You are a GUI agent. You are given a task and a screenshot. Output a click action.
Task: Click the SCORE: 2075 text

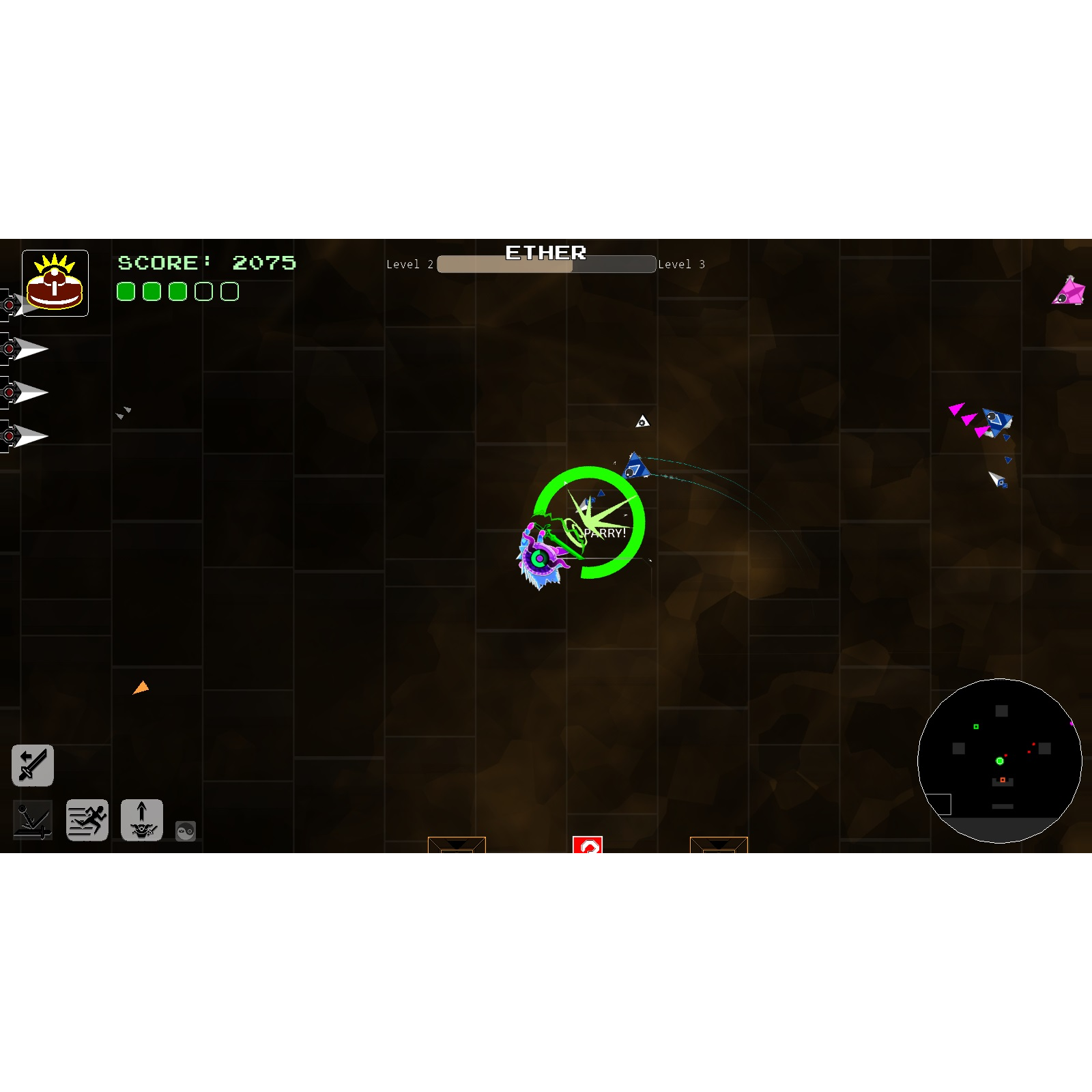point(206,262)
